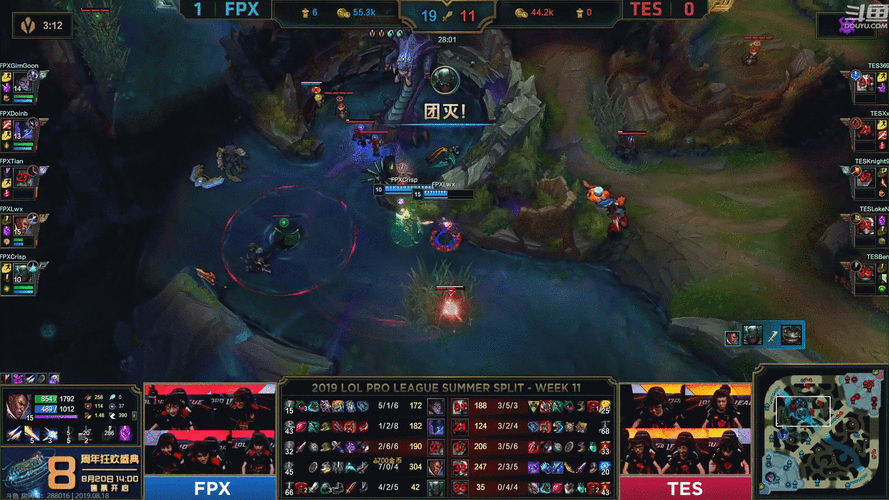Click the TES team player camera feed
This screenshot has width=889, height=500.
[684, 428]
